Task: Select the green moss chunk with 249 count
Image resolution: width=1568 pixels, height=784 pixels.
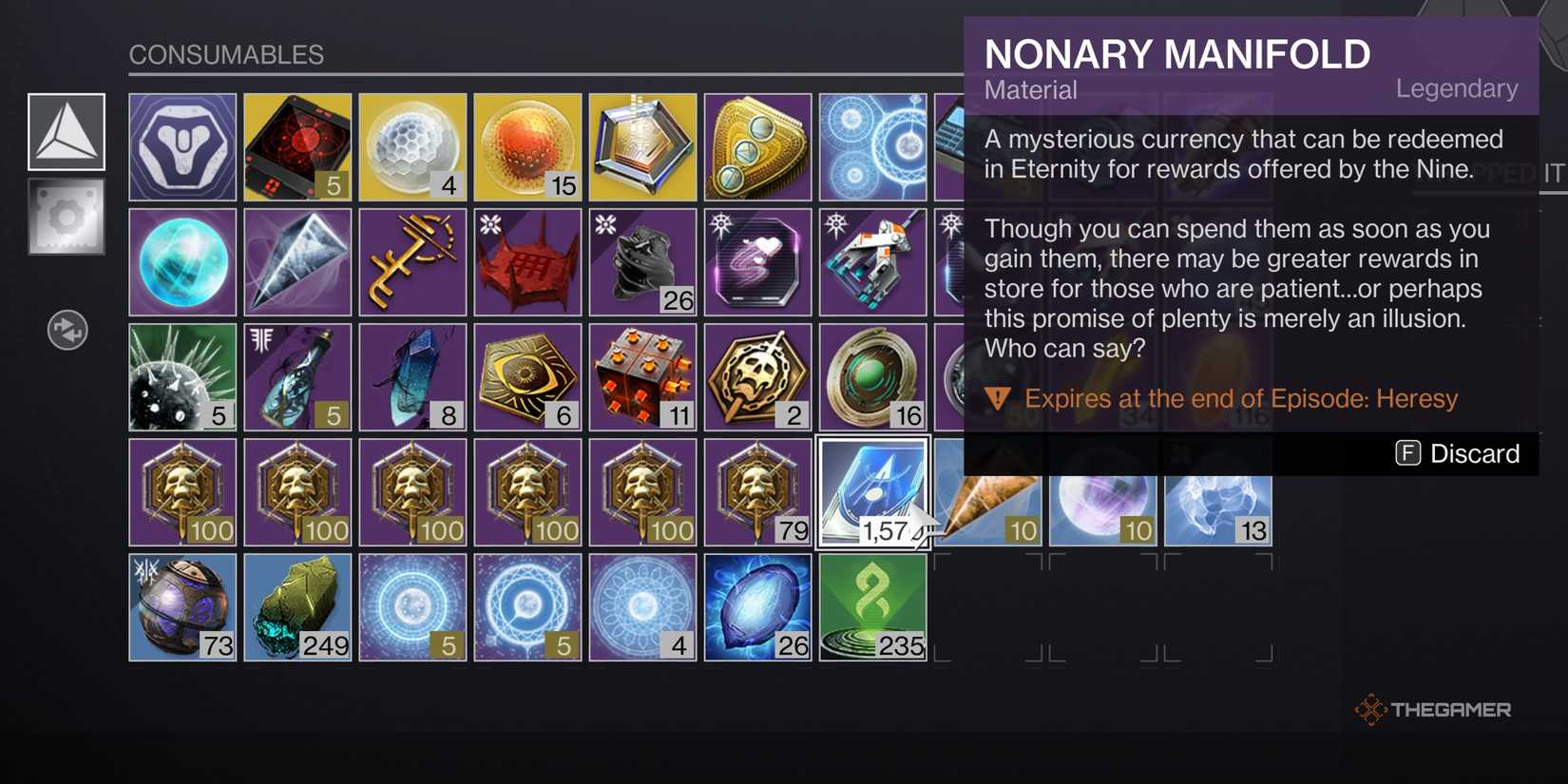Action: (296, 606)
